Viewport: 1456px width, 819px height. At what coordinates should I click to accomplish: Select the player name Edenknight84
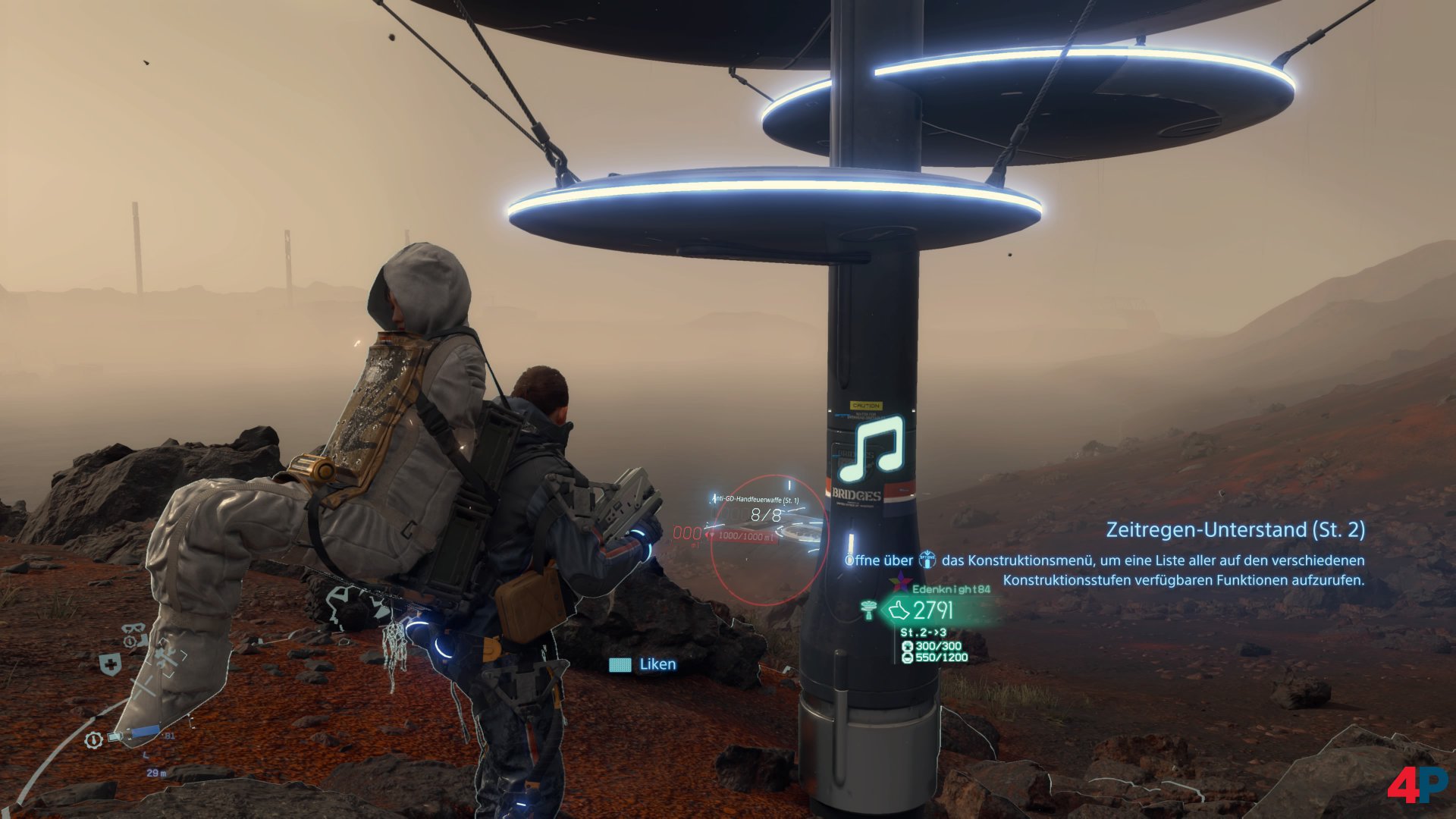tap(951, 588)
